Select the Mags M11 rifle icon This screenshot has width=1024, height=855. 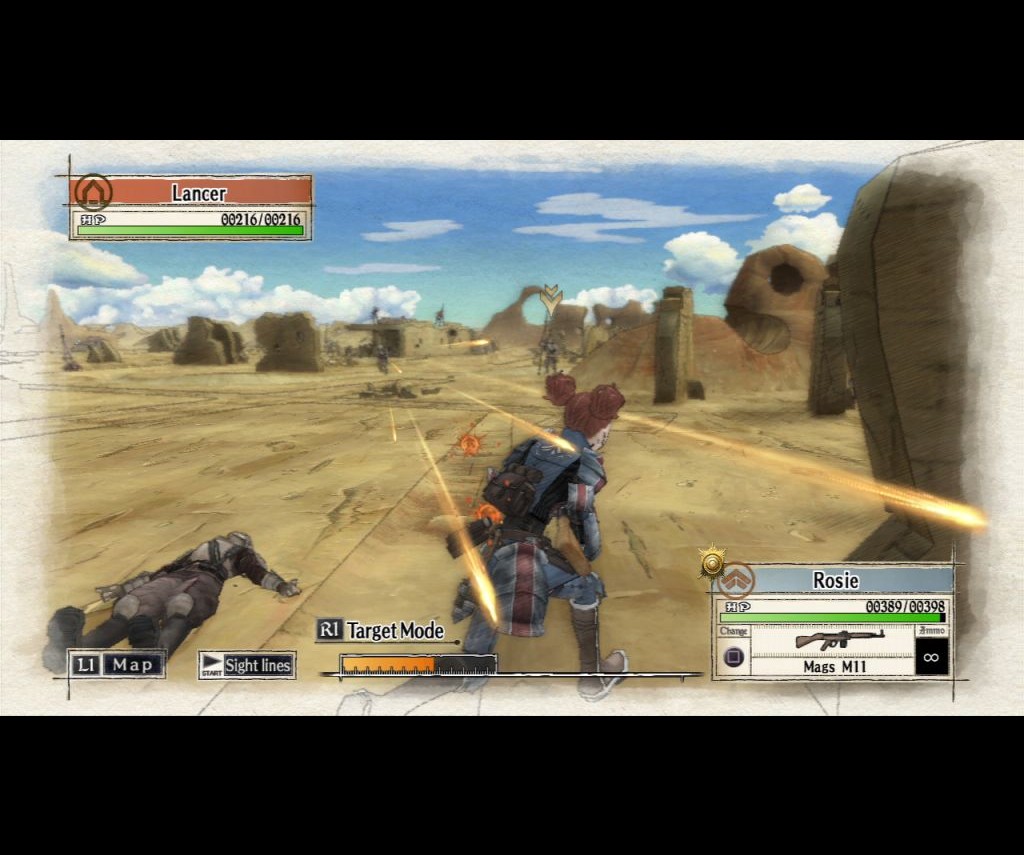838,640
